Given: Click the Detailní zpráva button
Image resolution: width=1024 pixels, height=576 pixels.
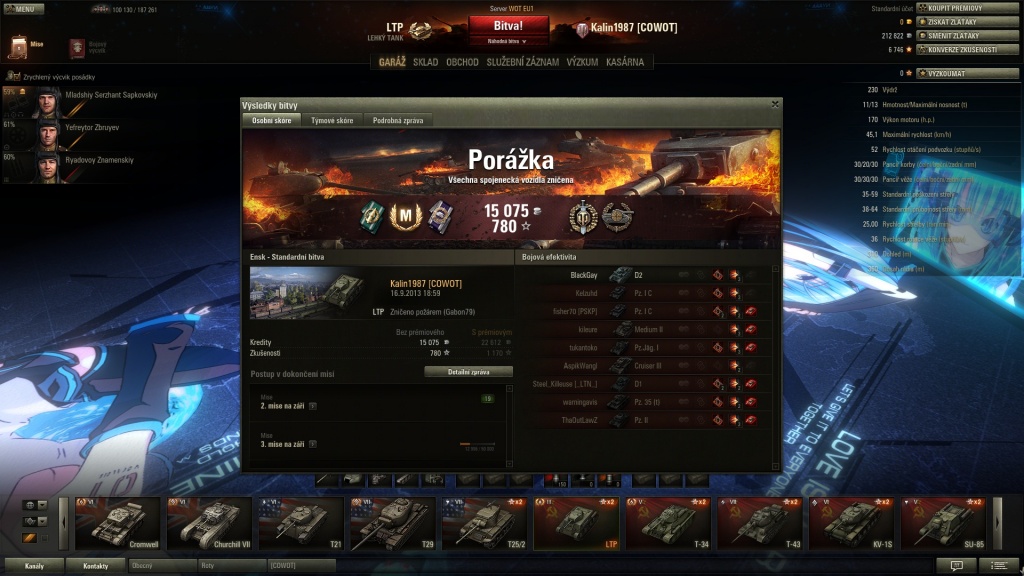Looking at the screenshot, I should 468,371.
